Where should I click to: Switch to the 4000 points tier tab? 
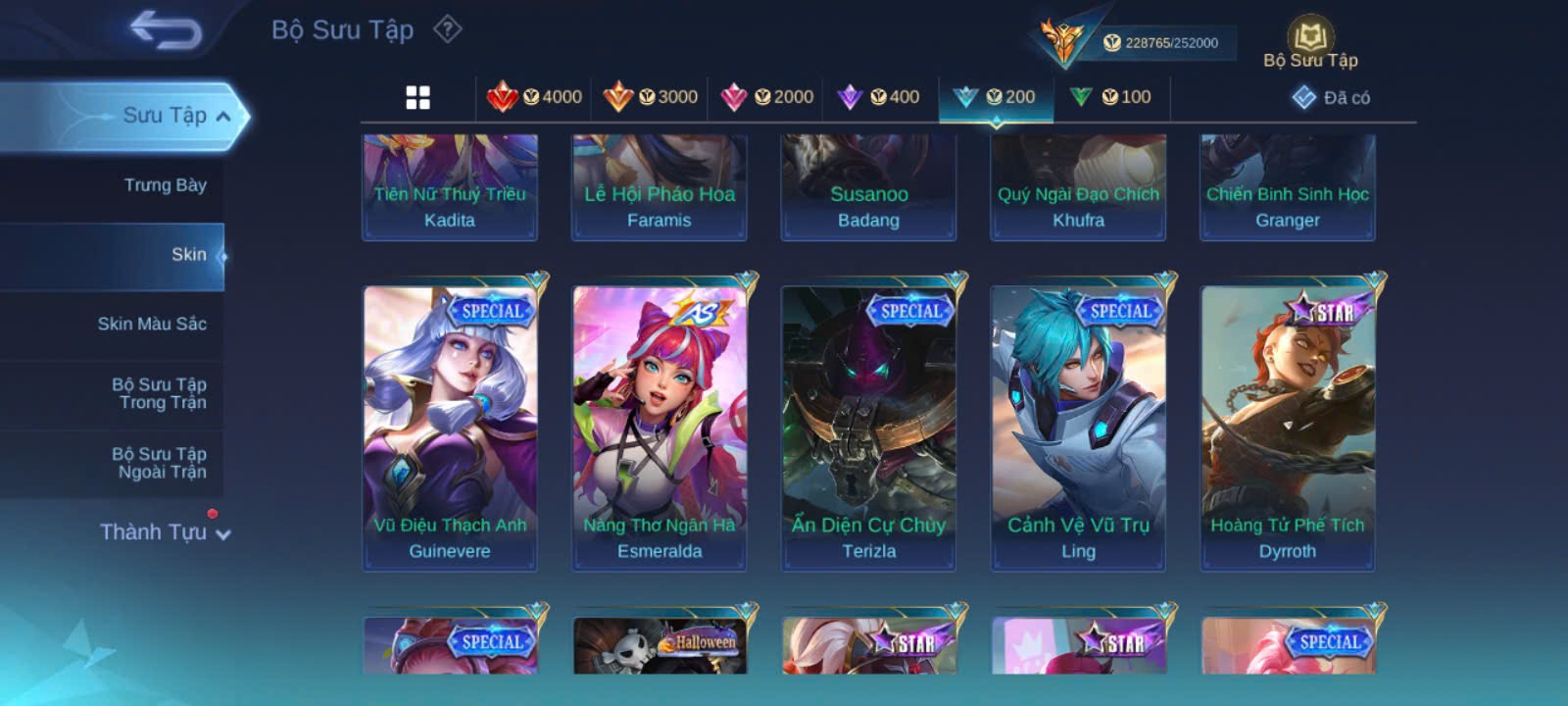(x=535, y=97)
